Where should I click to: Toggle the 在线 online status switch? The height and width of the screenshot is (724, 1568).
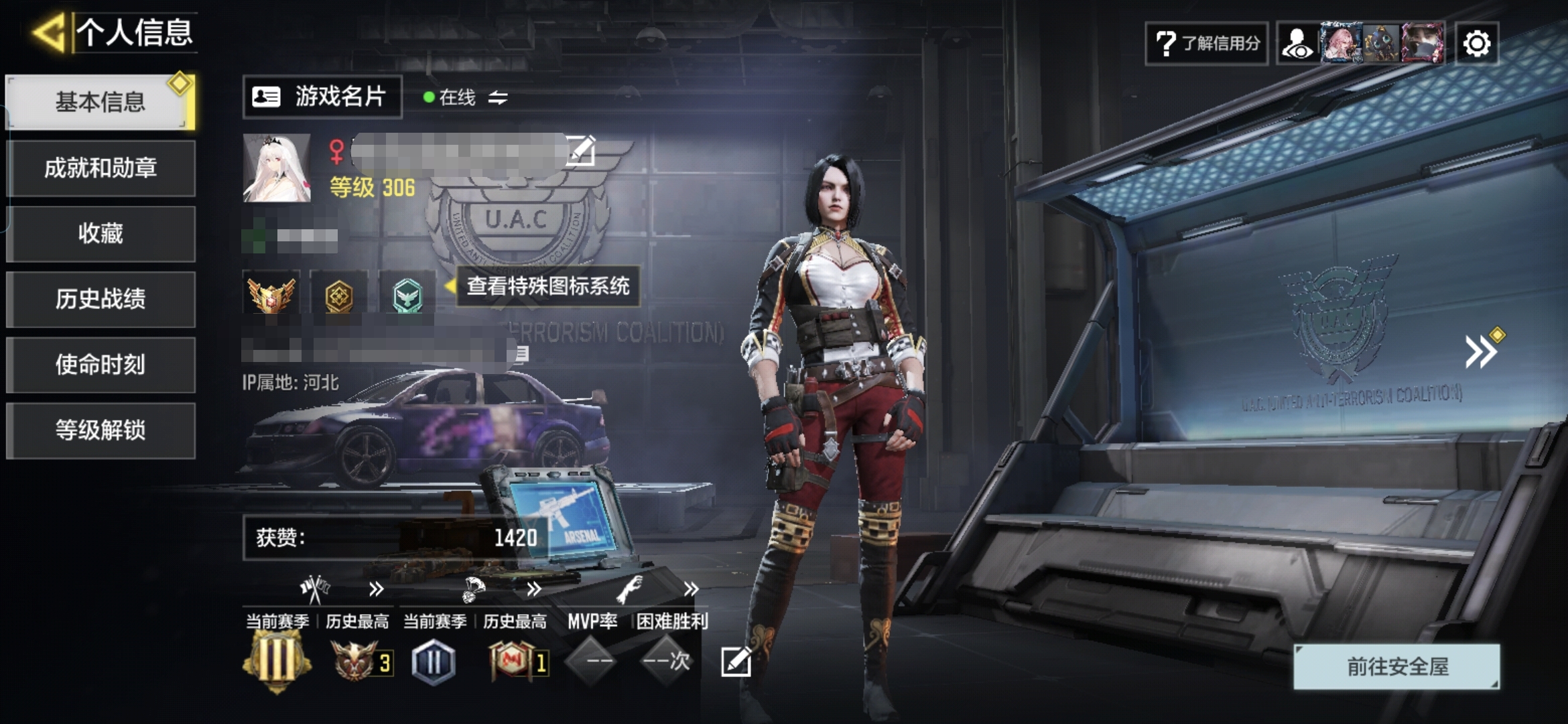tap(497, 98)
